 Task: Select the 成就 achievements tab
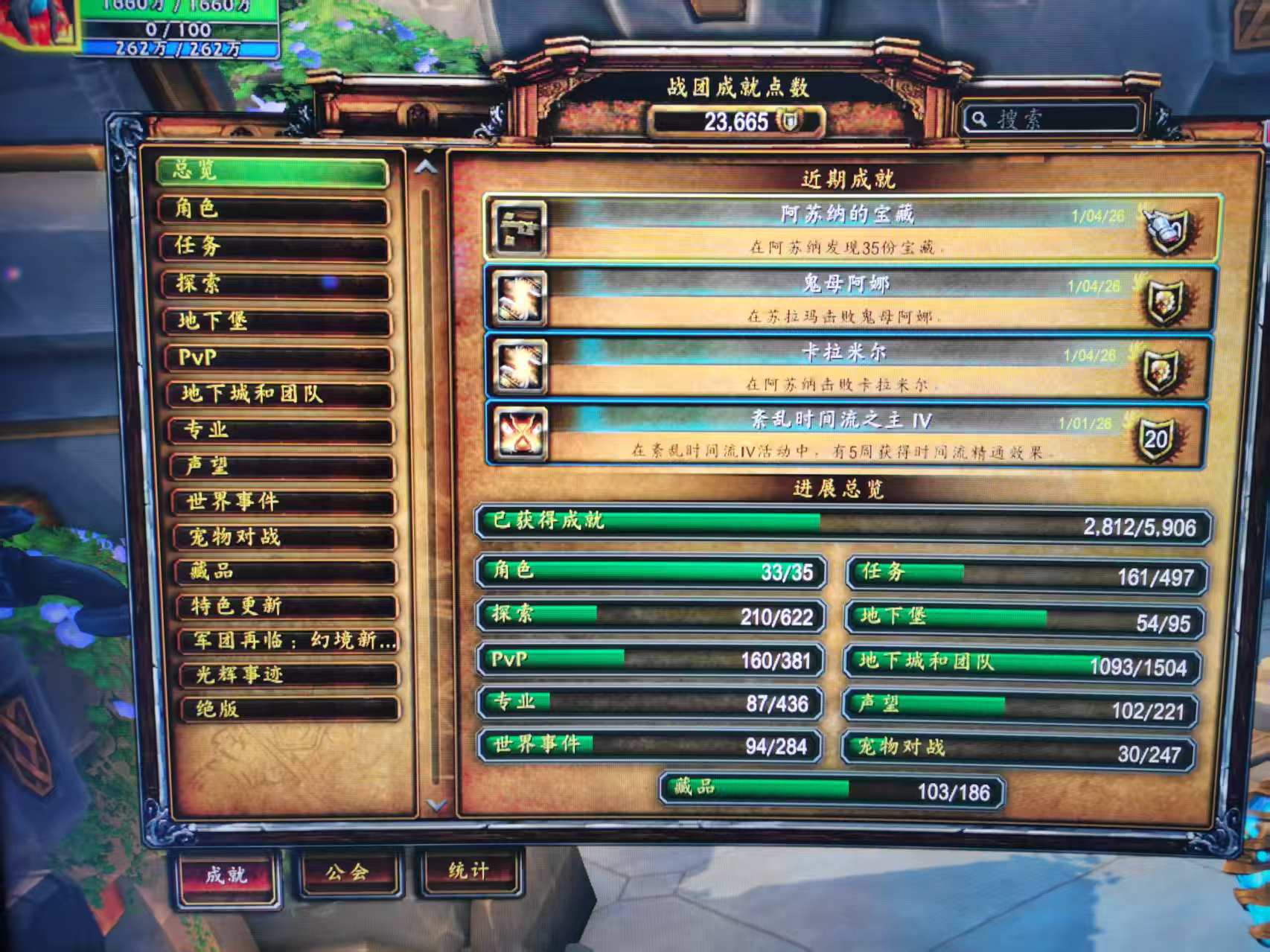point(227,875)
